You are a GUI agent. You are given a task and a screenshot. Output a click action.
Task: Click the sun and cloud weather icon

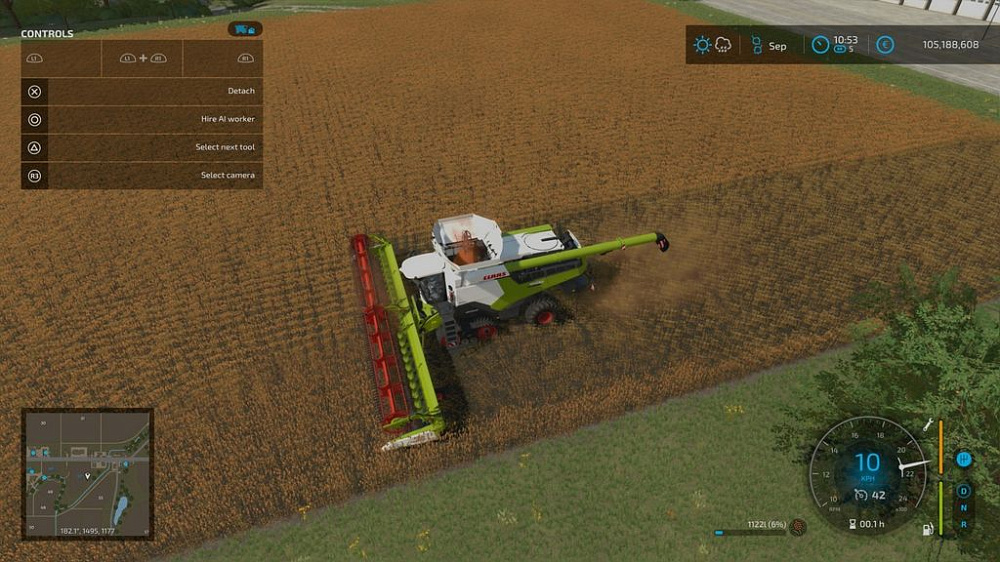pos(712,45)
